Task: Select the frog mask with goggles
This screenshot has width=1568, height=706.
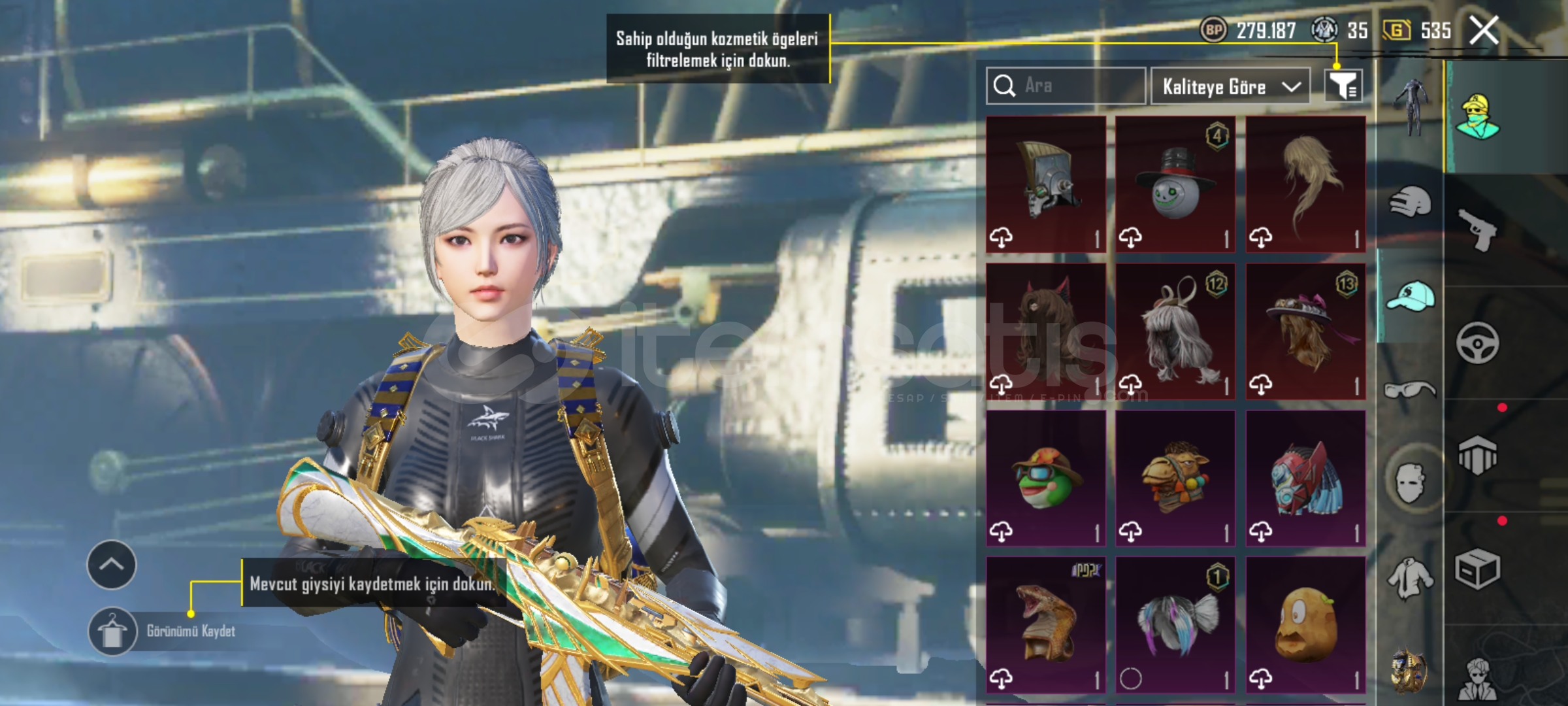Action: tap(1045, 478)
